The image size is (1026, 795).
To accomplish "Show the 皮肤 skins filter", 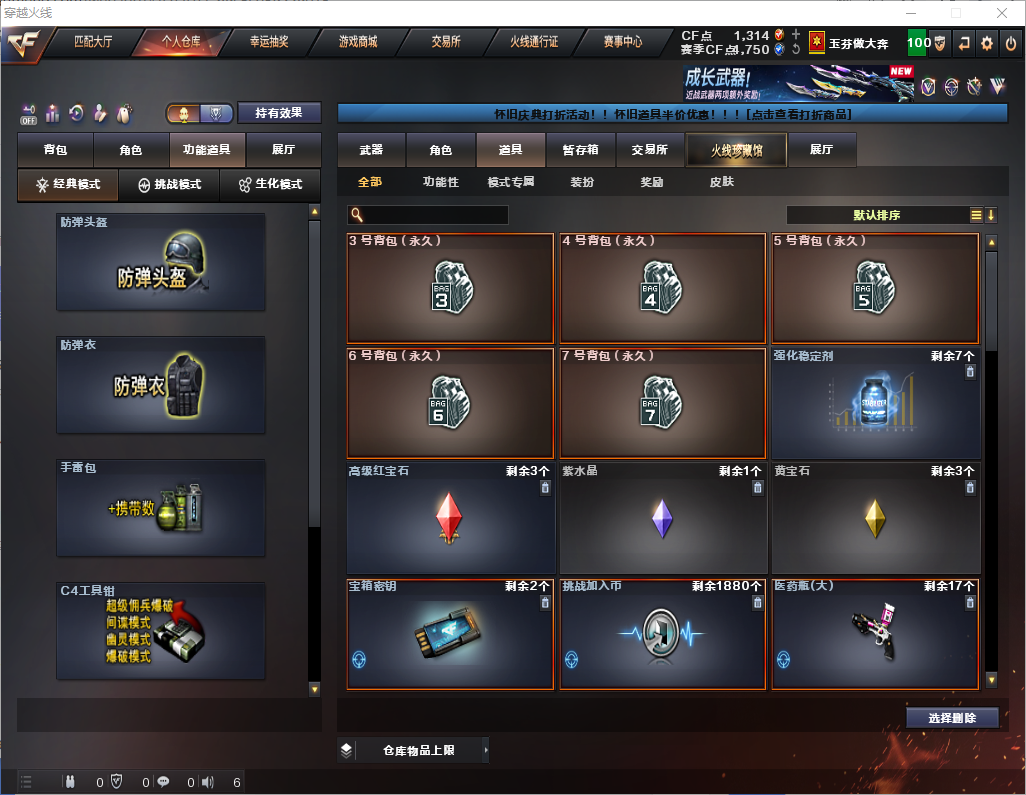I will tap(721, 182).
